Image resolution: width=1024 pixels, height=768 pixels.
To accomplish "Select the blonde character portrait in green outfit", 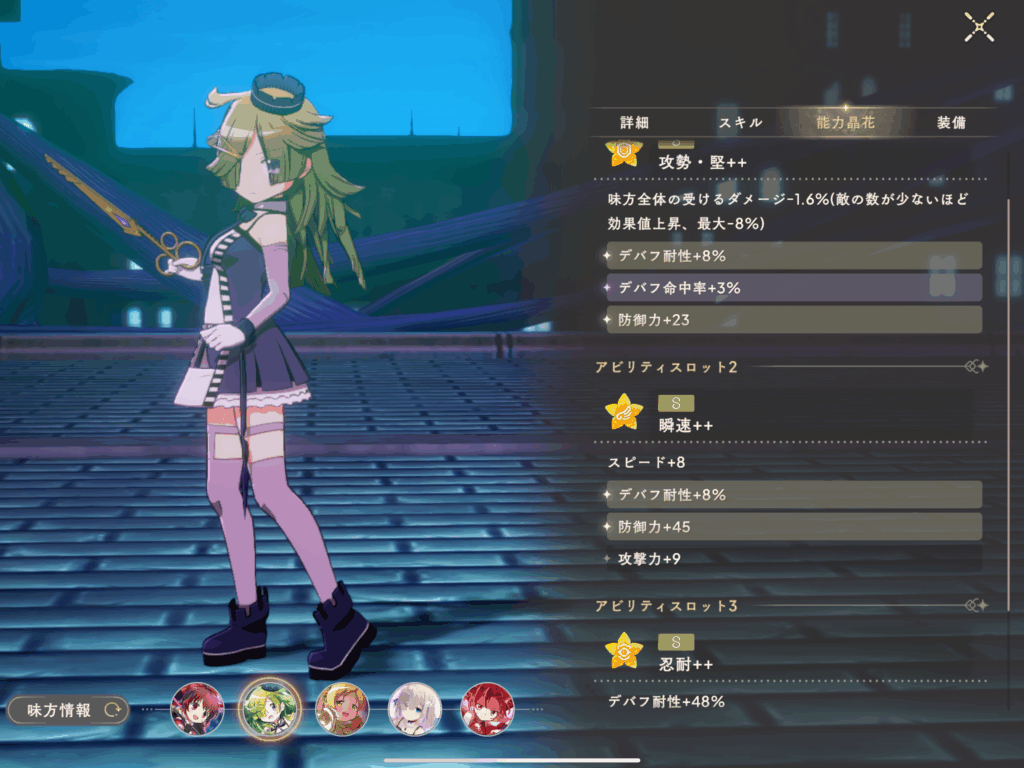I will pyautogui.click(x=342, y=709).
